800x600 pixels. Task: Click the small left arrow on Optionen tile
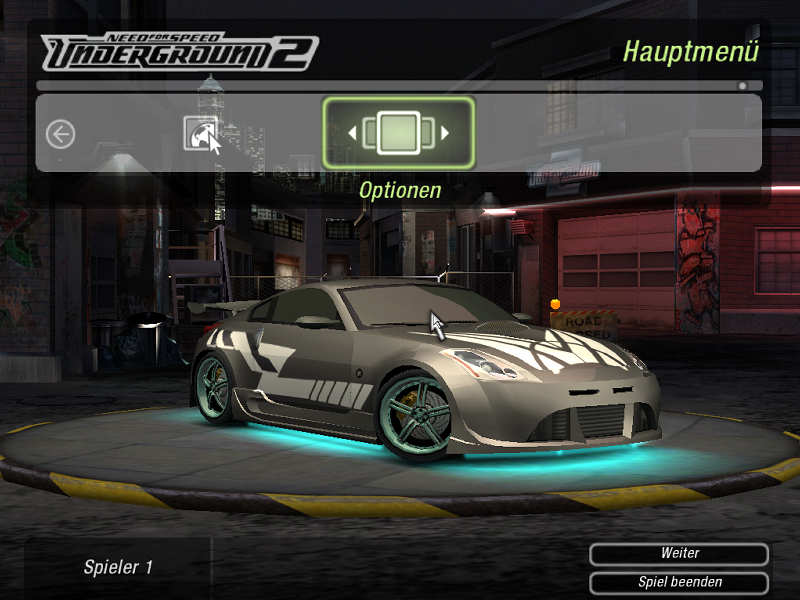(x=353, y=133)
